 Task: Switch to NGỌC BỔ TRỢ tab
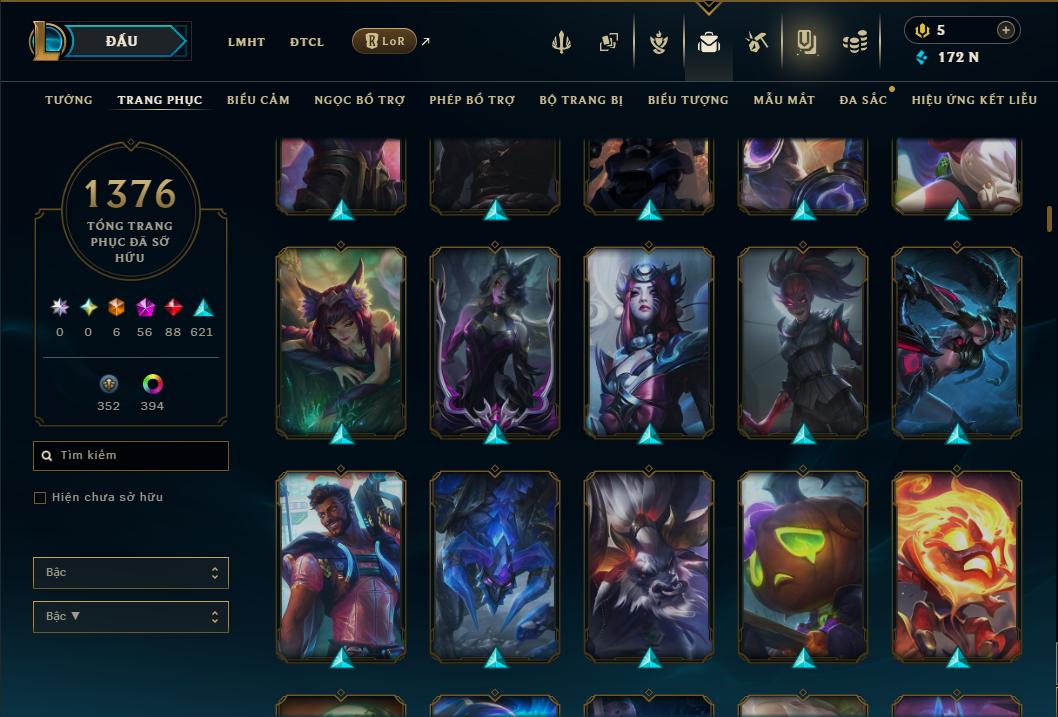359,100
